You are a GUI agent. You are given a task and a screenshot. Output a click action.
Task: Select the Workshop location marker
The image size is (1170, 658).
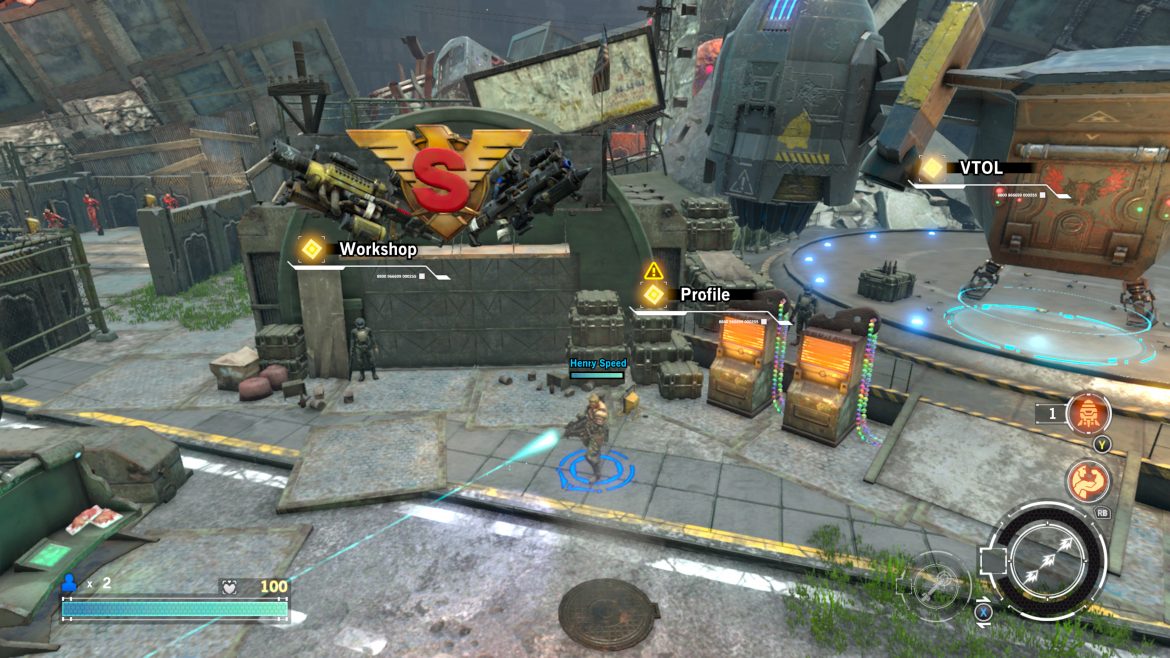(x=312, y=249)
